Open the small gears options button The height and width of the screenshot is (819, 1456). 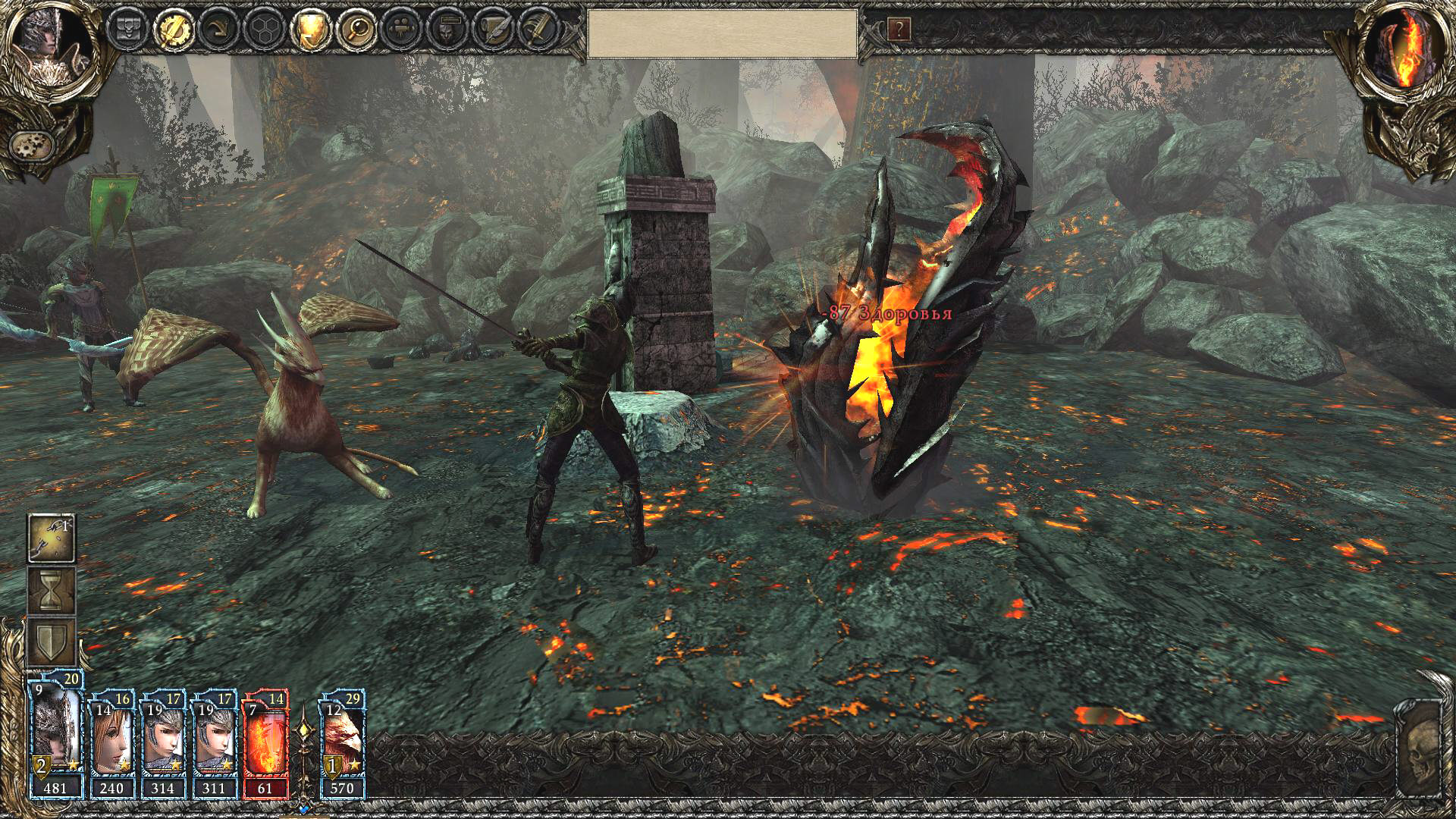[x=32, y=143]
